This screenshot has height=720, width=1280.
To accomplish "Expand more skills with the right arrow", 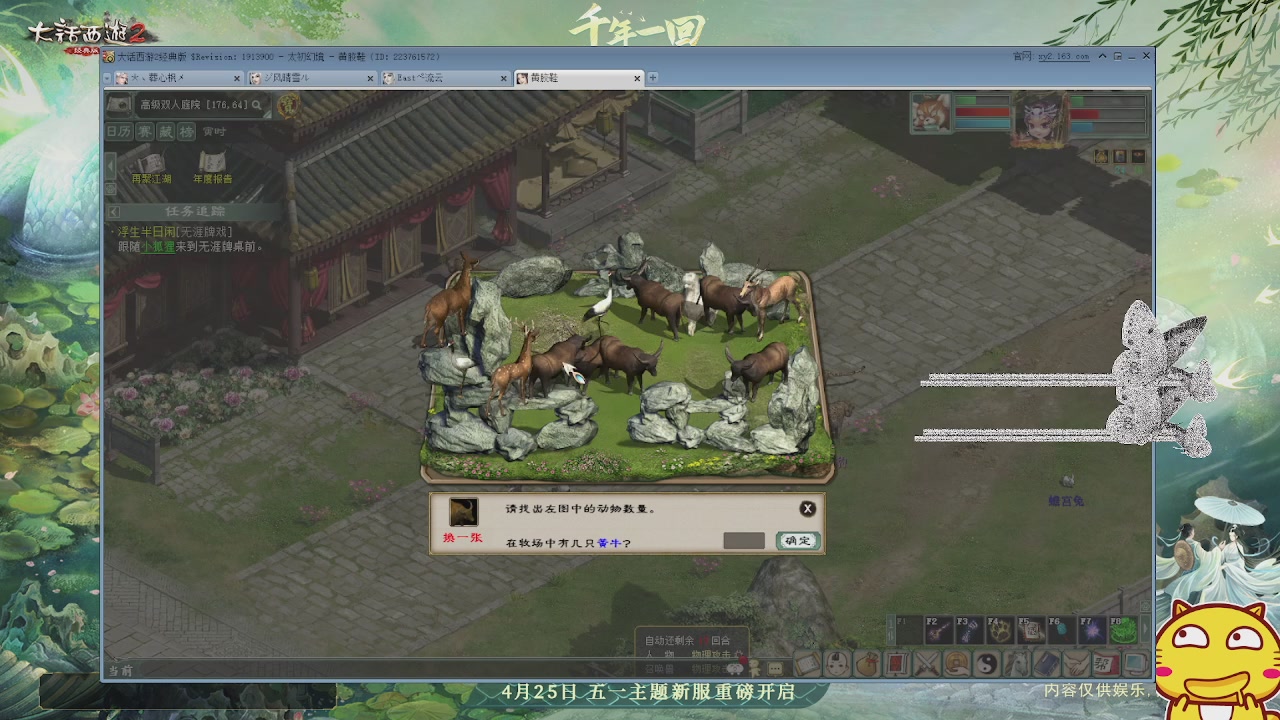I will click(x=1146, y=629).
